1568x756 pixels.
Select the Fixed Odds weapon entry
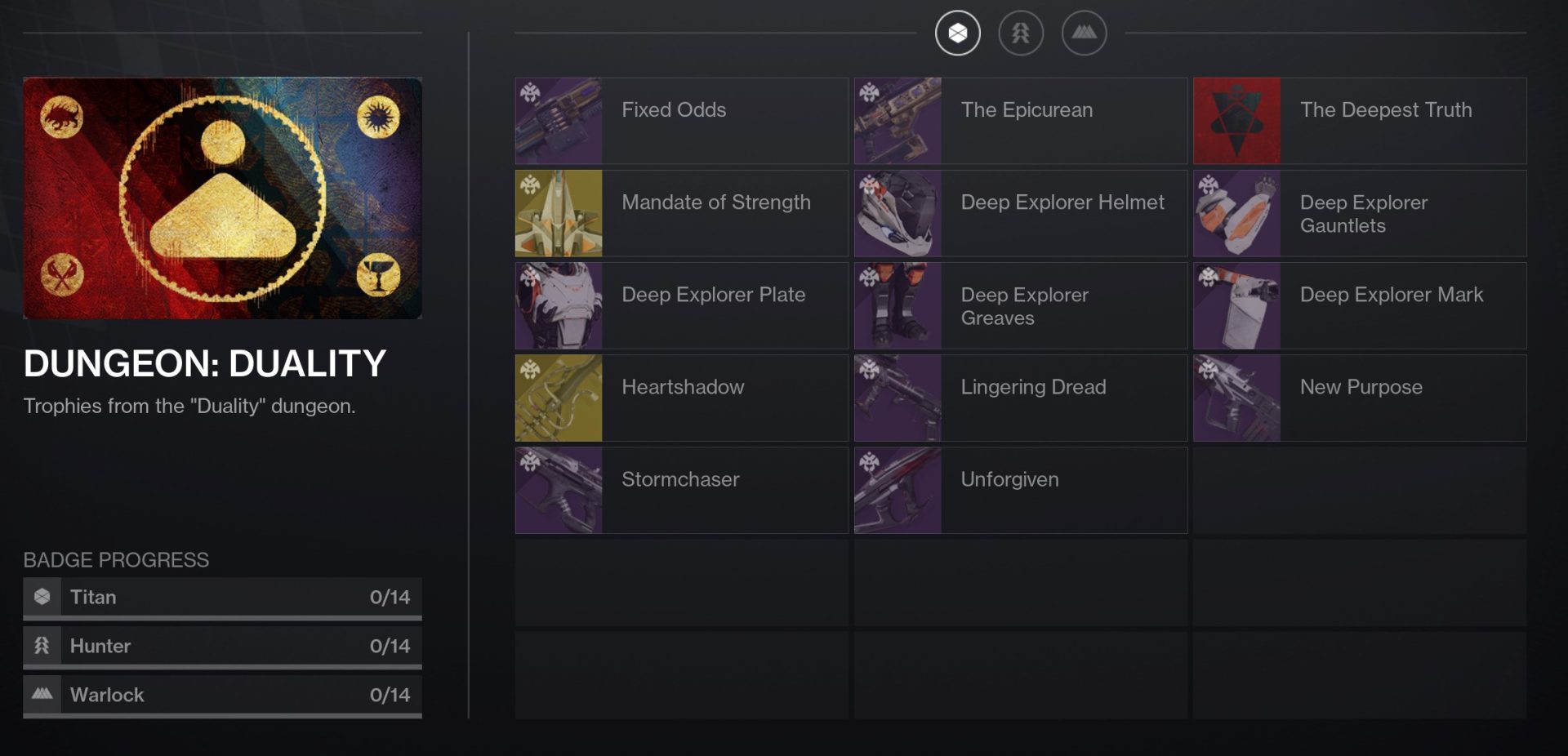tap(681, 121)
